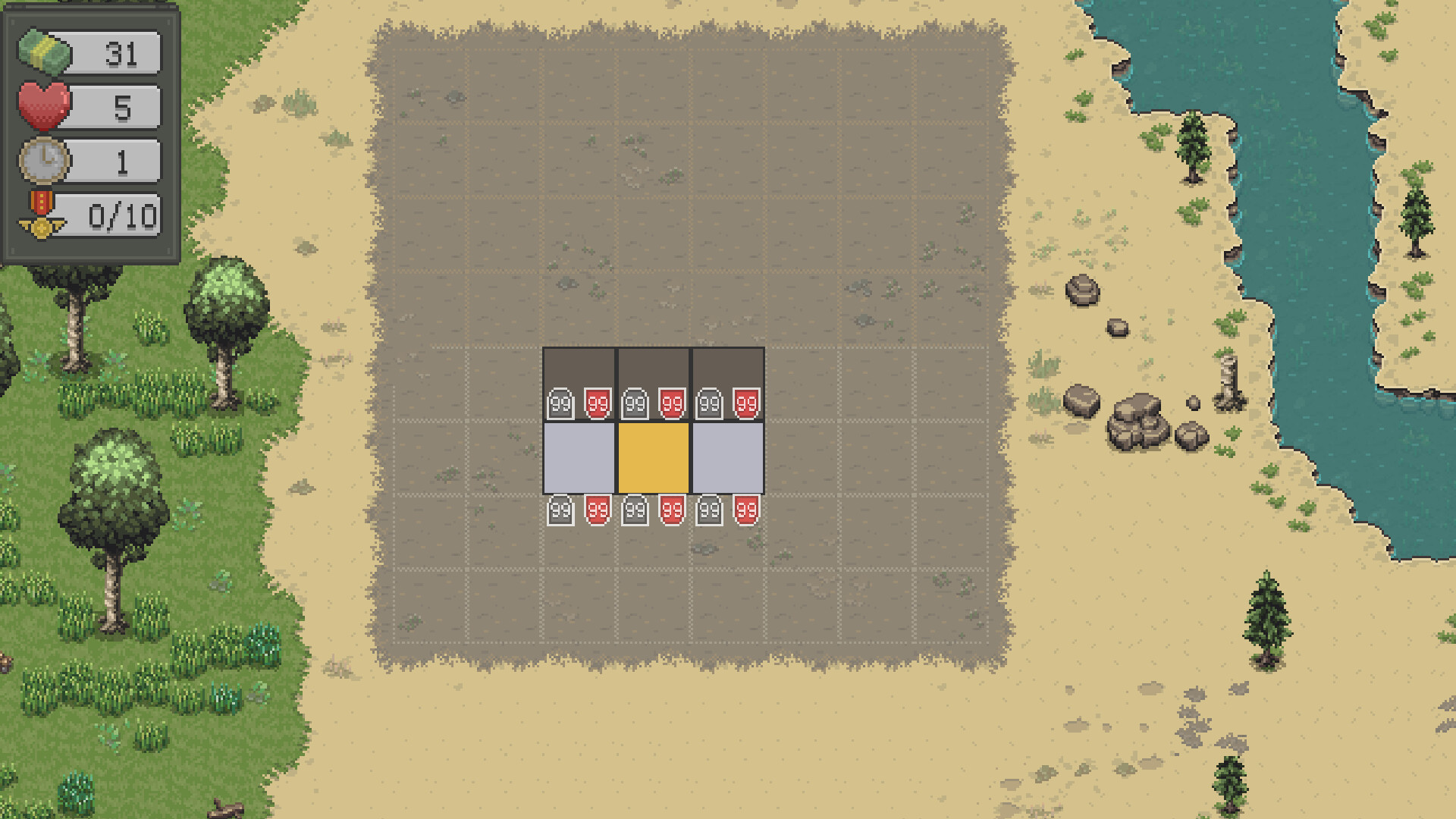The image size is (1456, 819).
Task: Click the red heart health icon
Action: click(44, 106)
